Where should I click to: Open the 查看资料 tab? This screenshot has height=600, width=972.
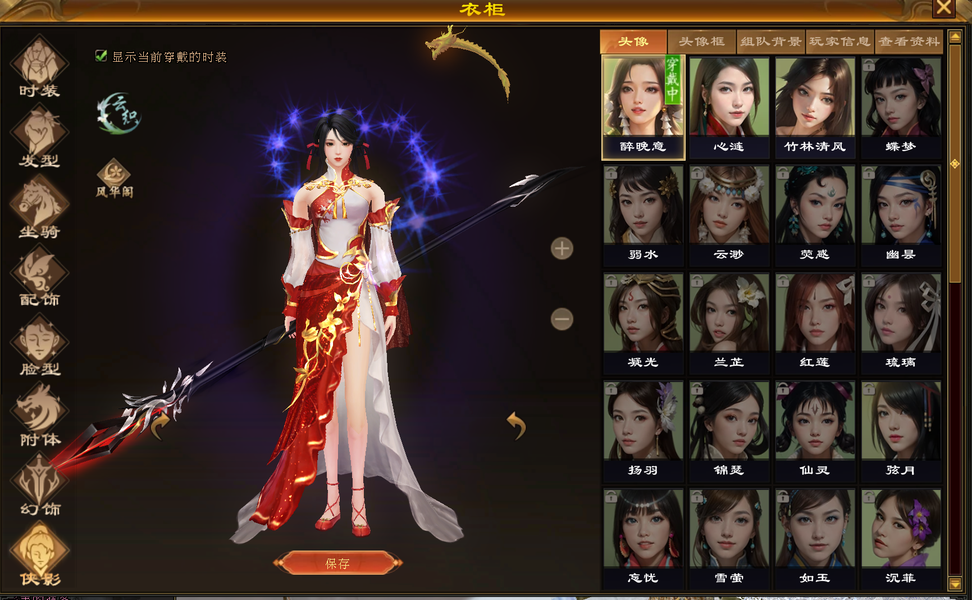(908, 42)
